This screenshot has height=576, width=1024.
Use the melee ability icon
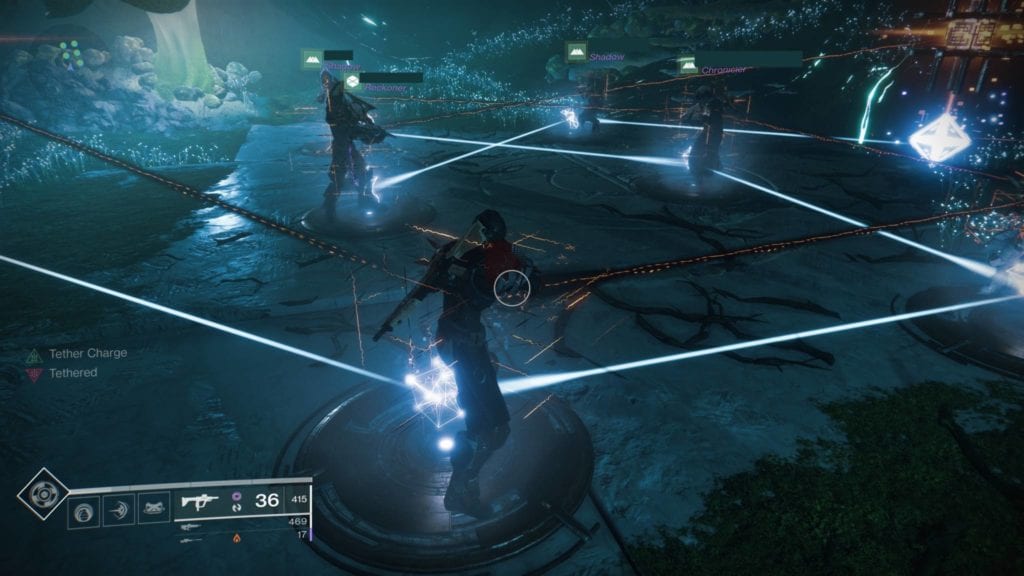(118, 511)
